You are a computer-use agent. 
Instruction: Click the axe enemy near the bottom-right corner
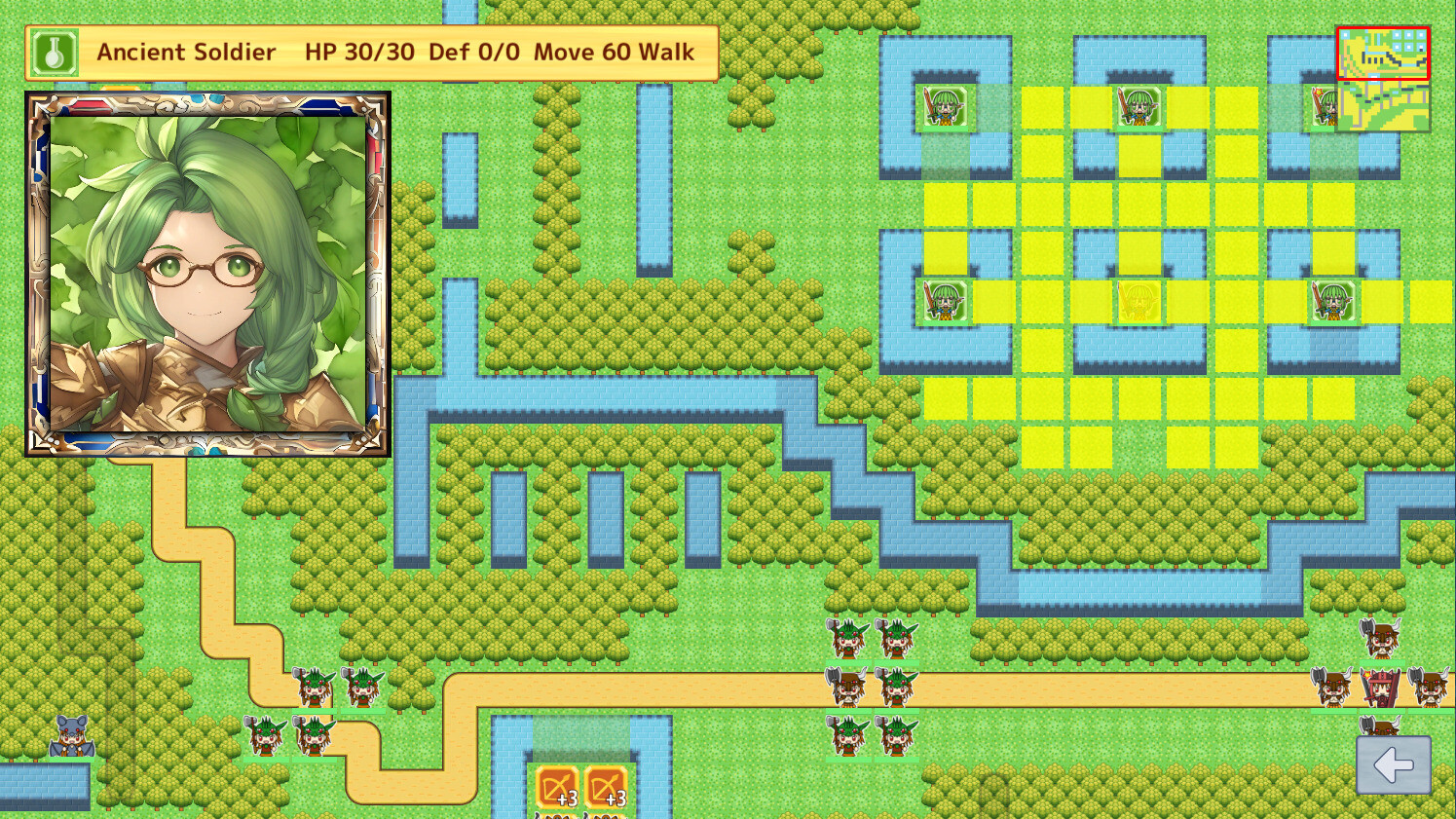click(1379, 727)
